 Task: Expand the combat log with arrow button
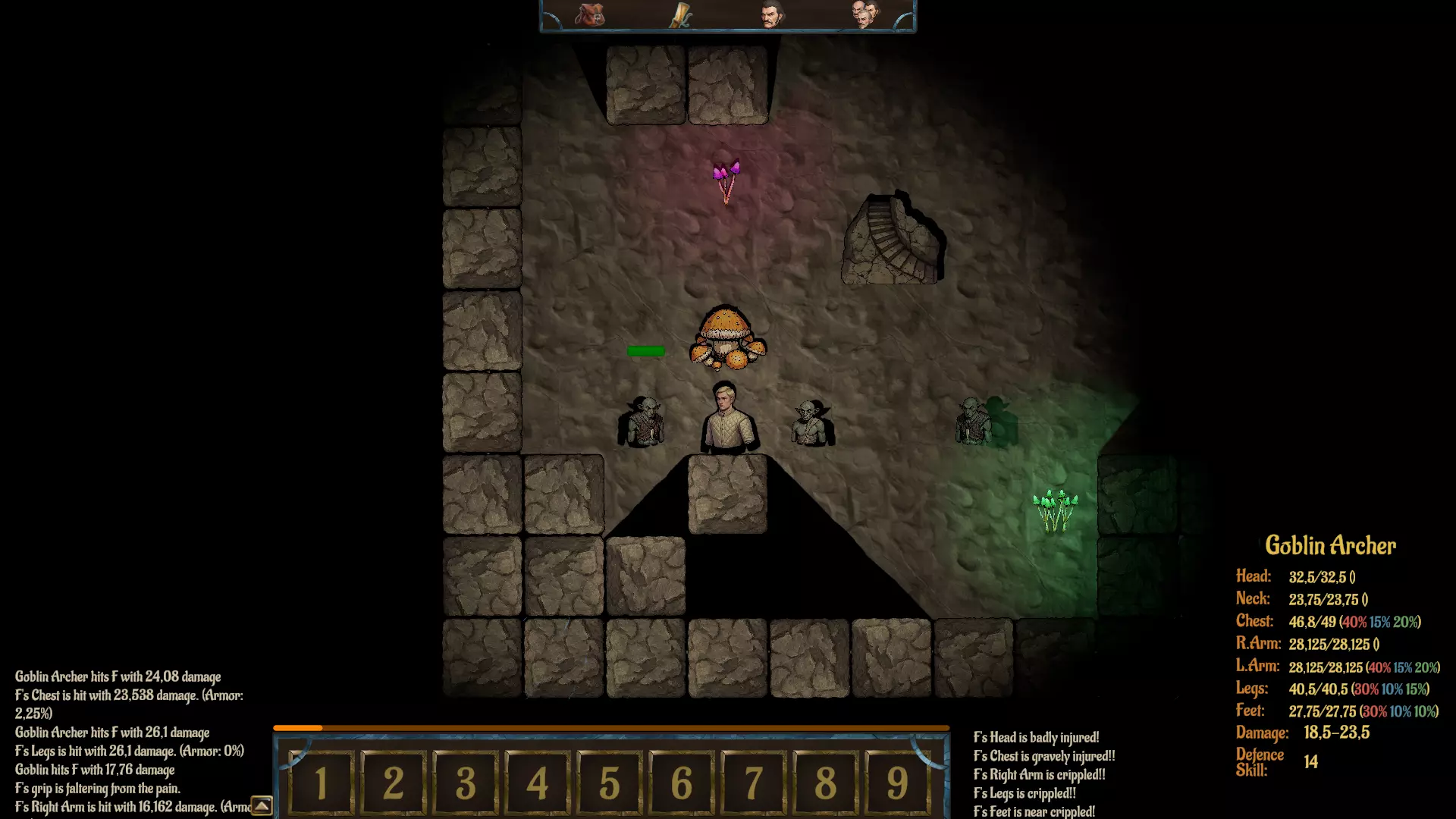click(262, 806)
